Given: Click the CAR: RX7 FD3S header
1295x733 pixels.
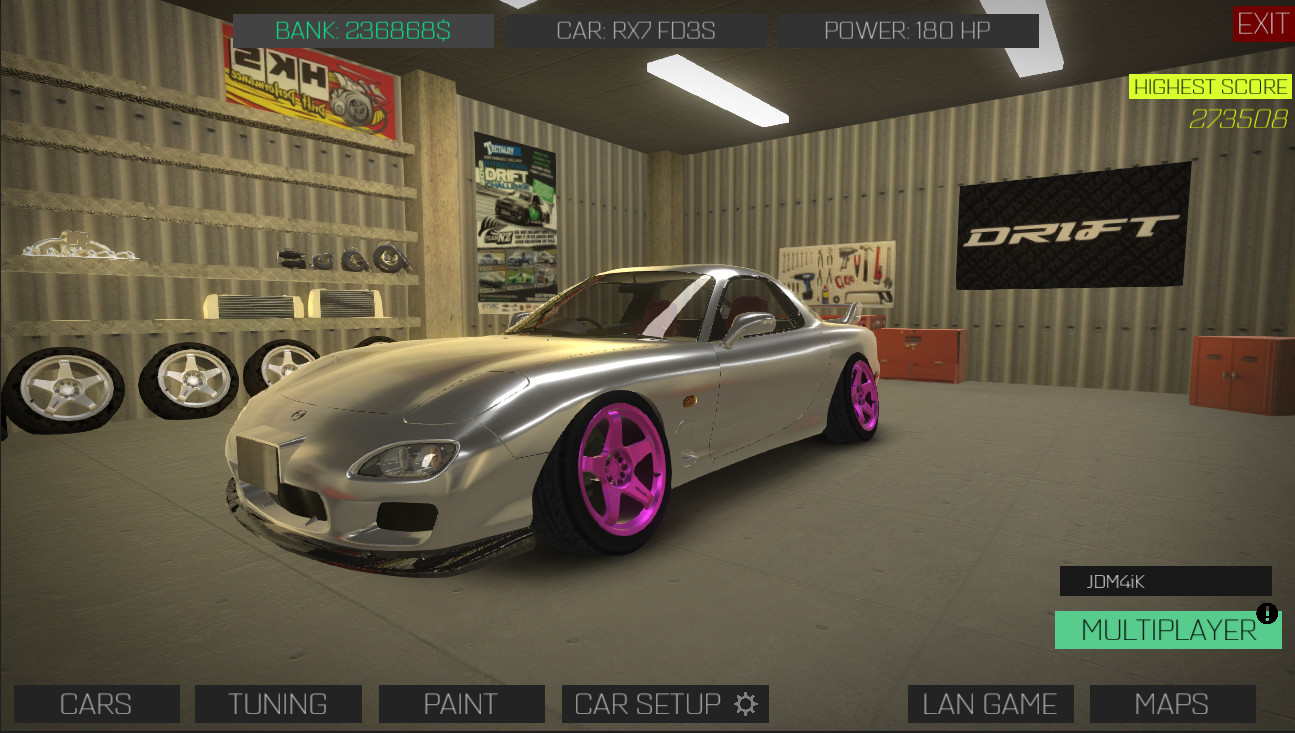Looking at the screenshot, I should coord(637,30).
